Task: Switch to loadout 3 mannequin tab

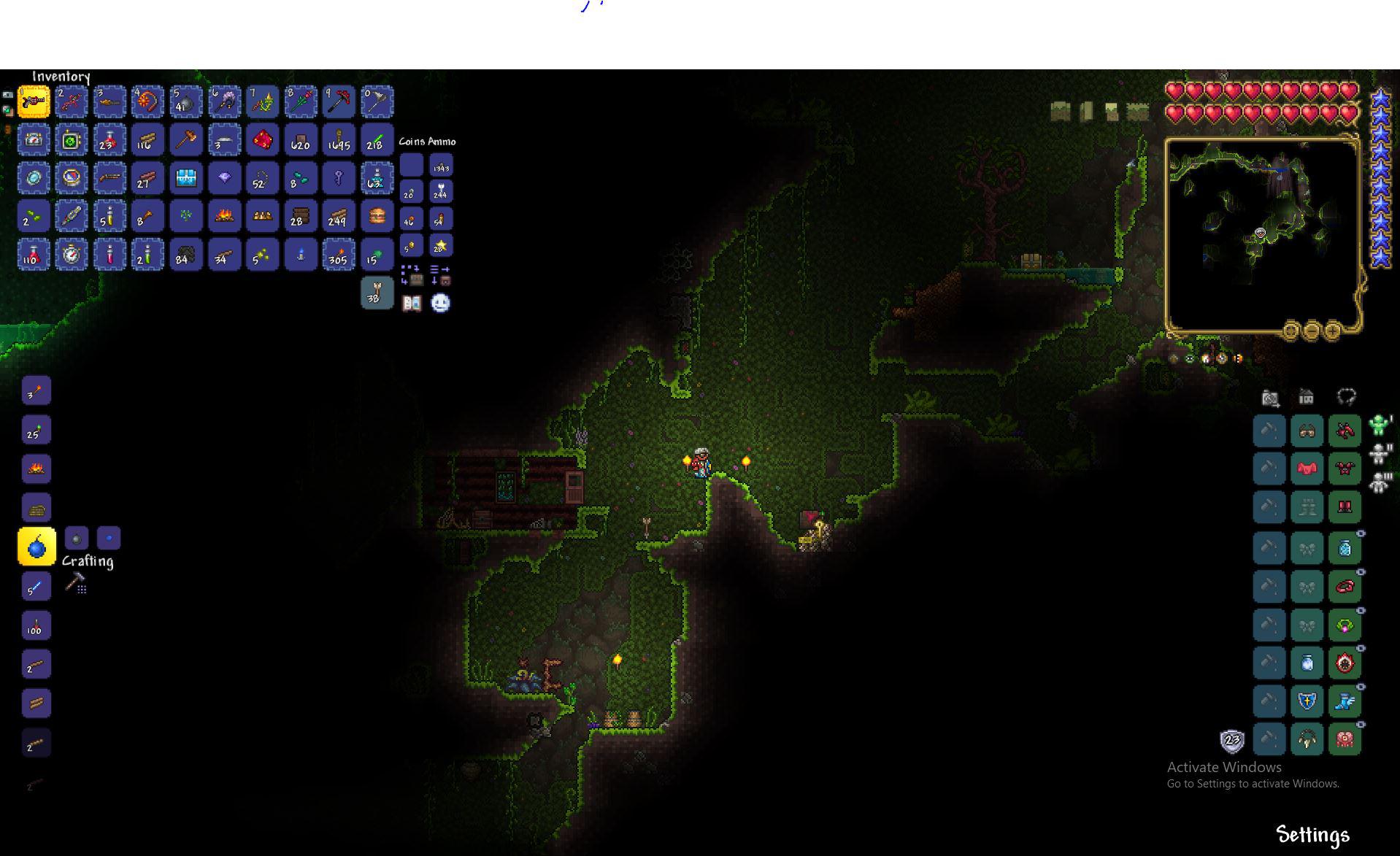Action: click(x=1378, y=483)
